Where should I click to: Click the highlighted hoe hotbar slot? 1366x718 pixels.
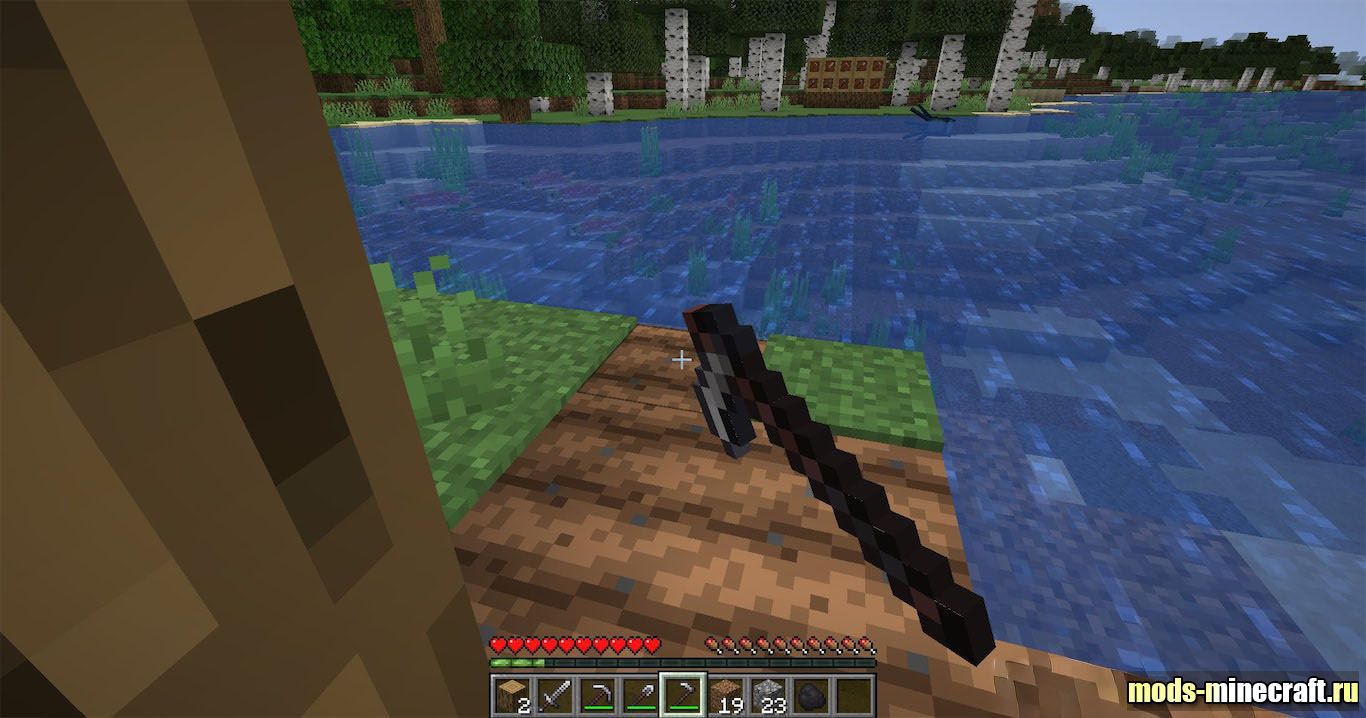pos(683,694)
